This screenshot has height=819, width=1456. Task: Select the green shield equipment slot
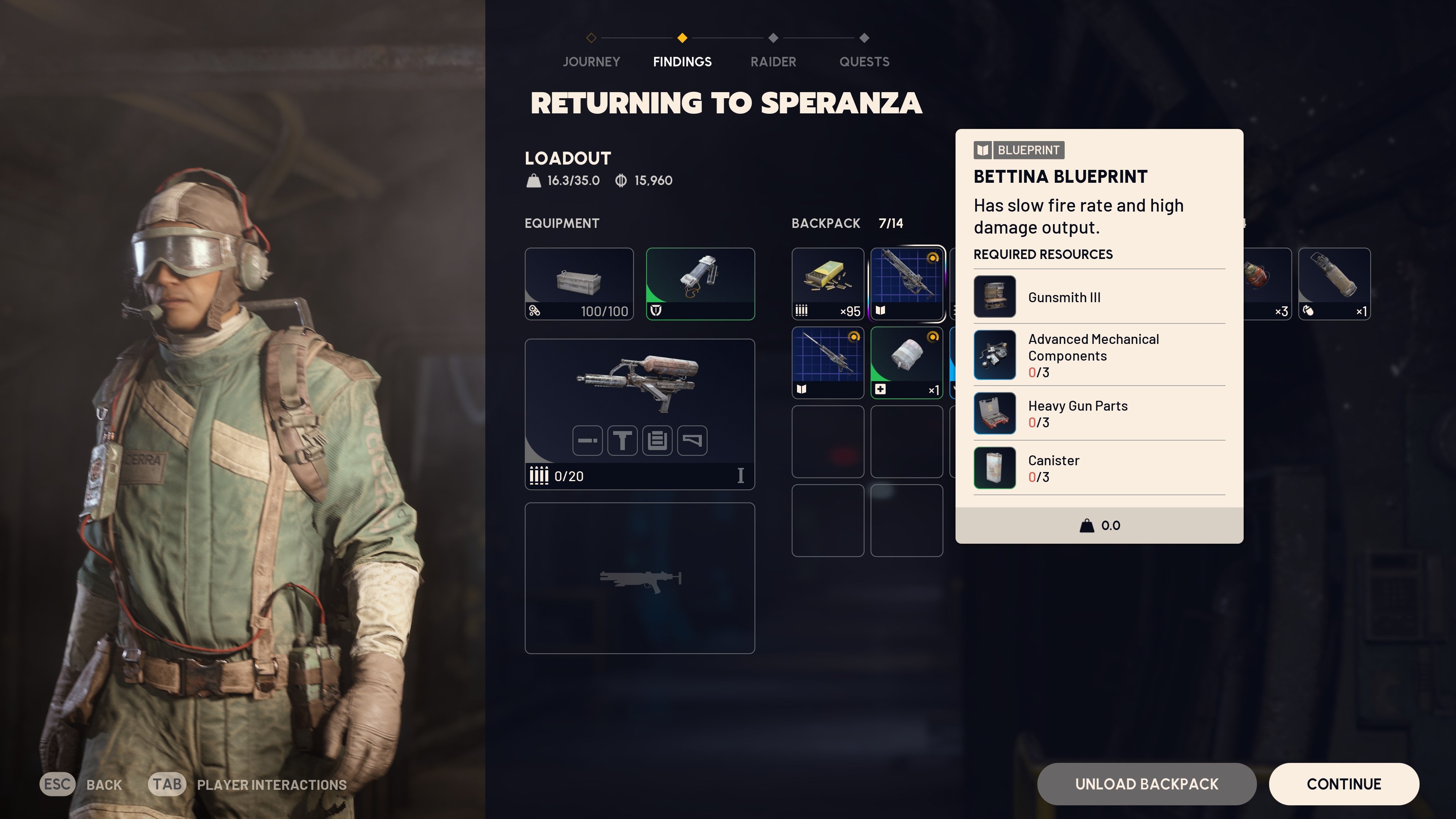[700, 283]
